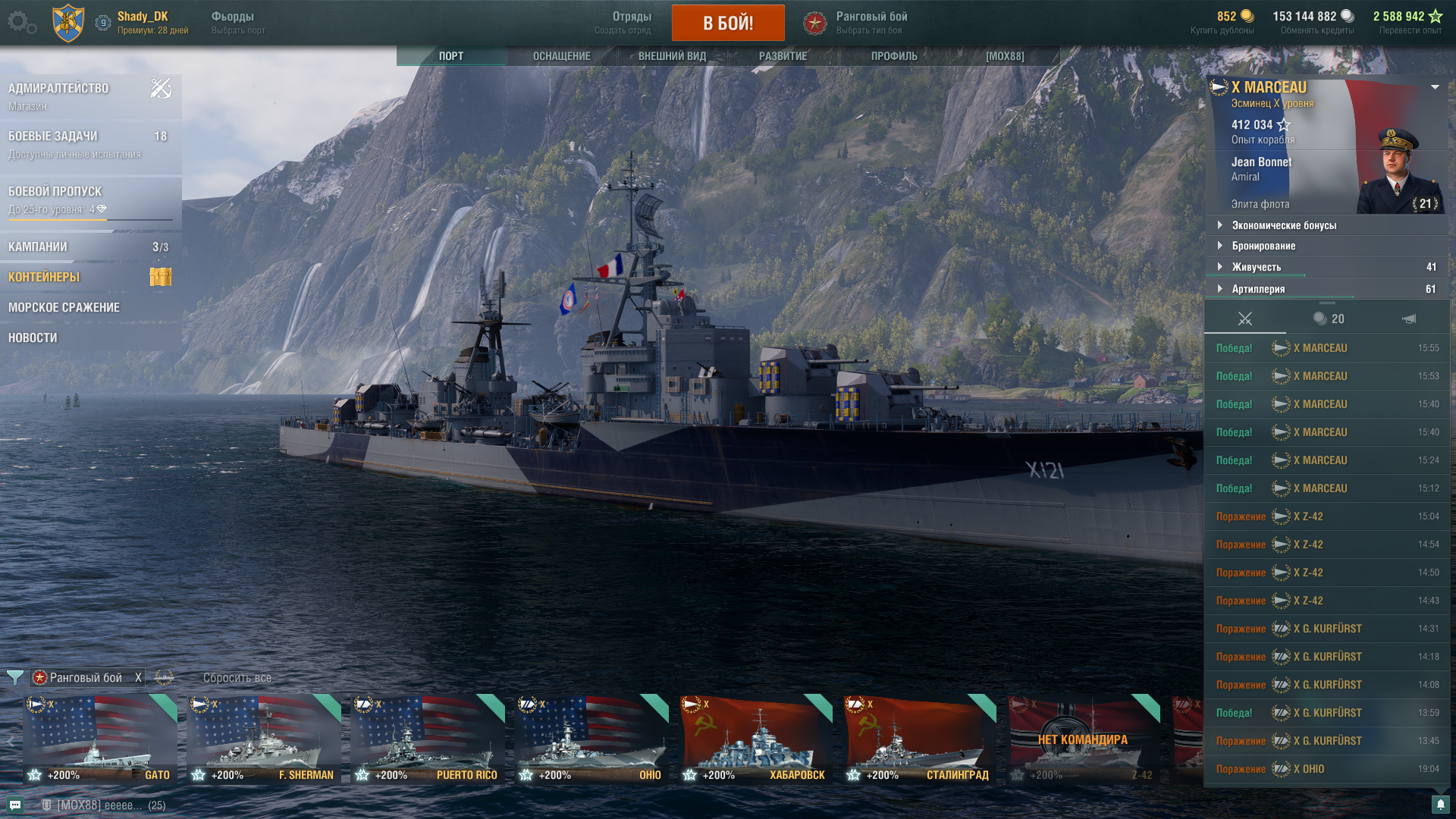Open the chat speech bubble icon
1456x819 pixels.
pyautogui.click(x=15, y=805)
